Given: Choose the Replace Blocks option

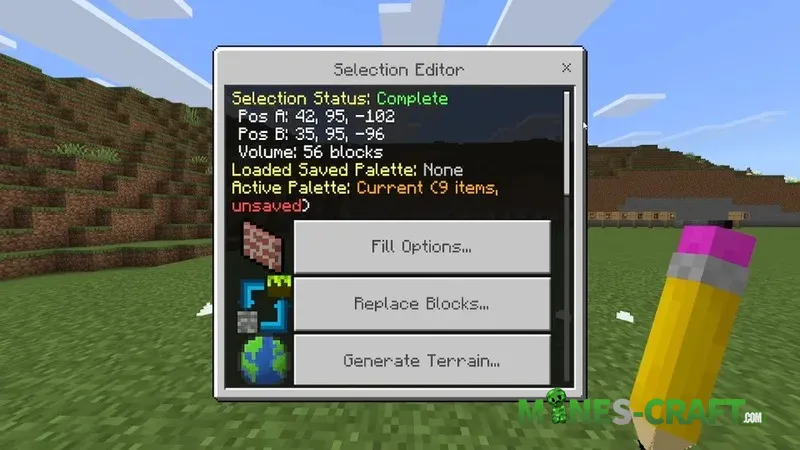Looking at the screenshot, I should point(421,303).
